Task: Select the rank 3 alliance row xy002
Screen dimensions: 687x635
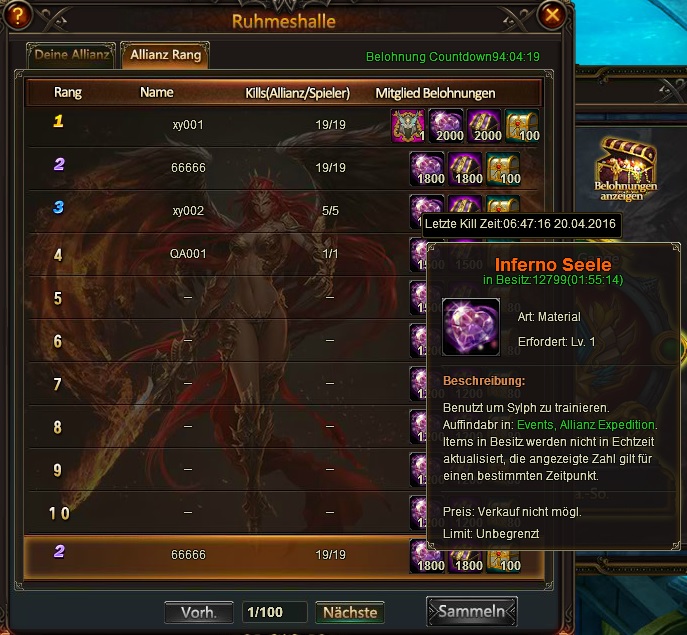Action: point(188,211)
